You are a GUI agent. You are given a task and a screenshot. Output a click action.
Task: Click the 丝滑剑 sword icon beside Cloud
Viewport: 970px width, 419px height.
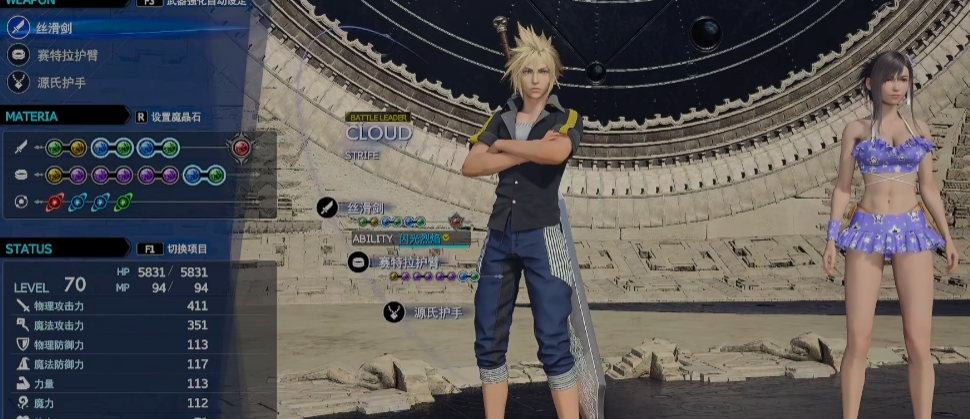point(327,207)
